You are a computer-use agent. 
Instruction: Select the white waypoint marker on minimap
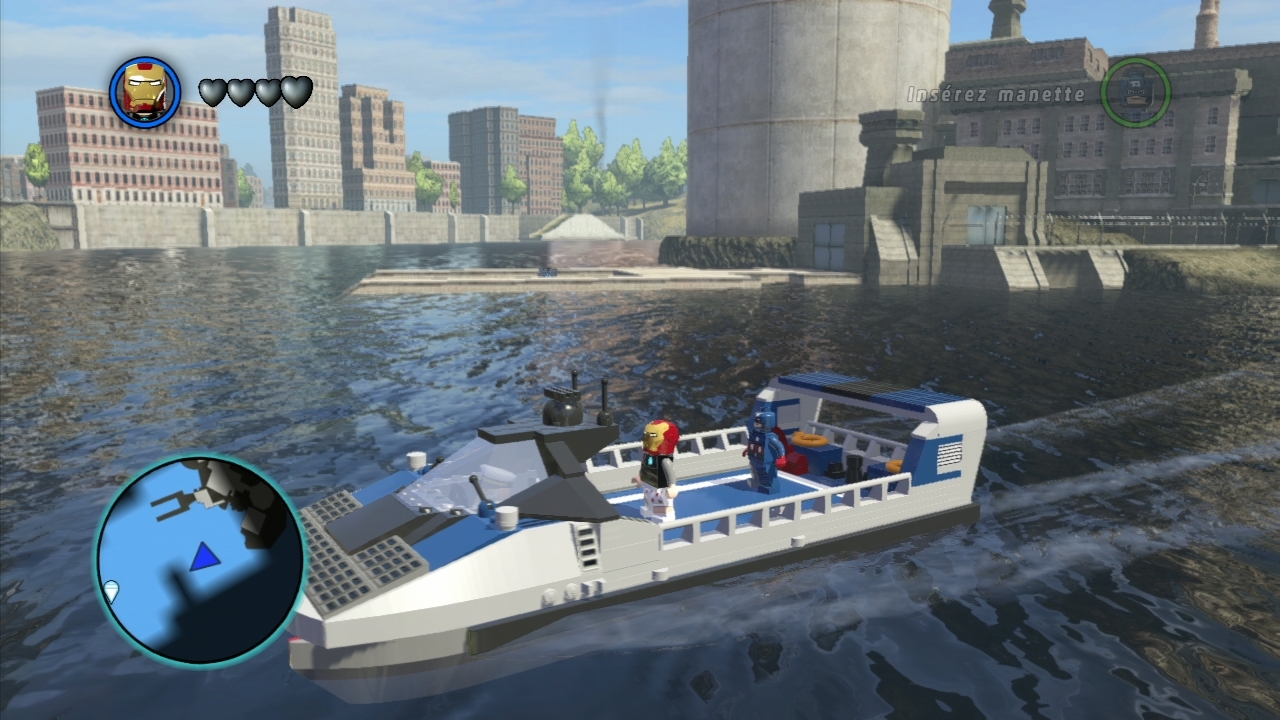pos(111,590)
